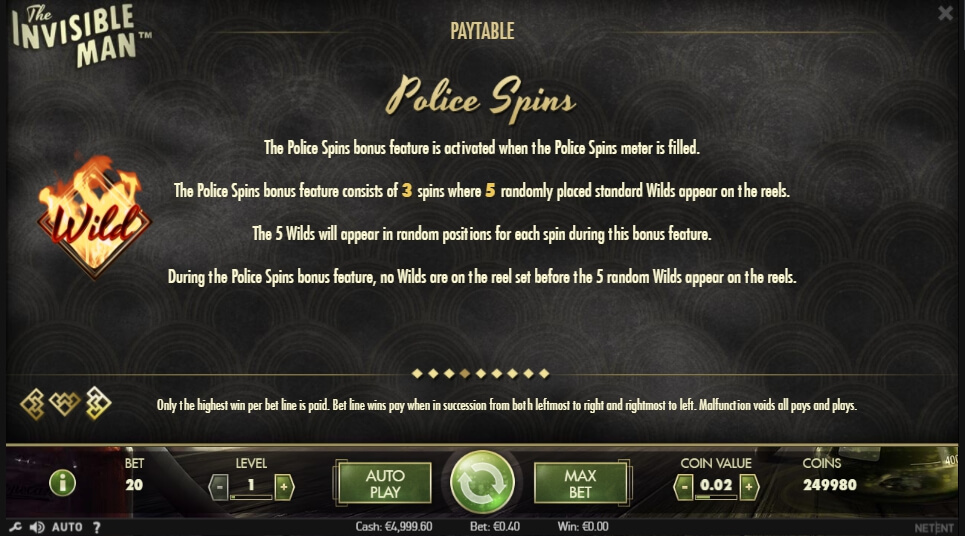
Task: Click the green info paytable button
Action: tap(62, 483)
